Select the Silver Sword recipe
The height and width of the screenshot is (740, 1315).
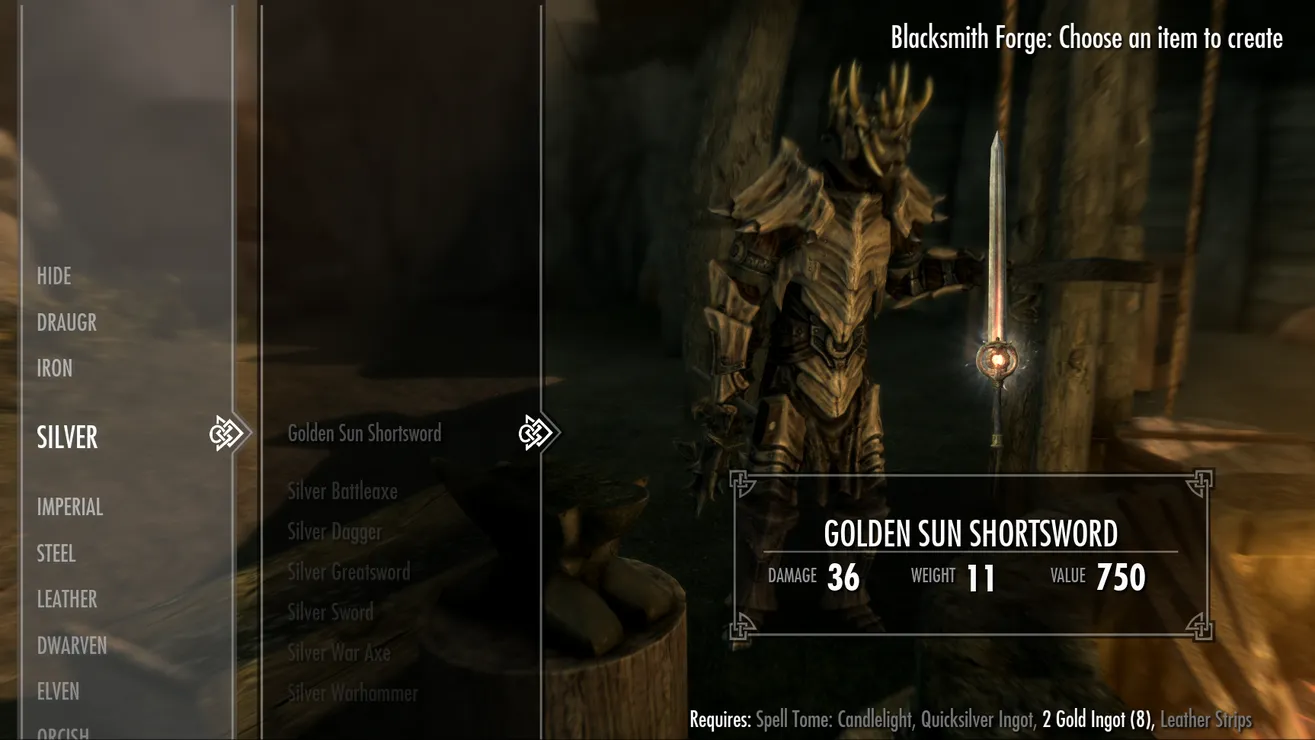click(x=330, y=612)
